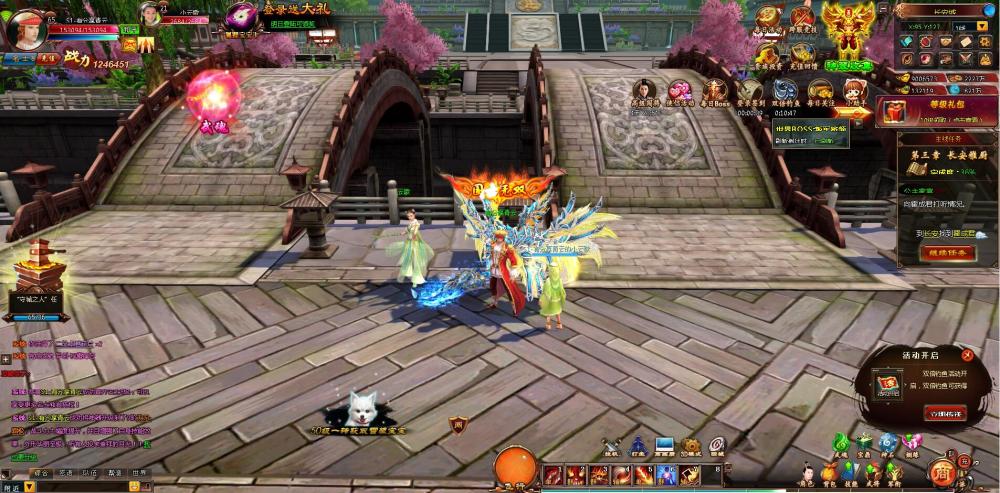
Task: Click the white fox pet promotion icon
Action: 361,410
